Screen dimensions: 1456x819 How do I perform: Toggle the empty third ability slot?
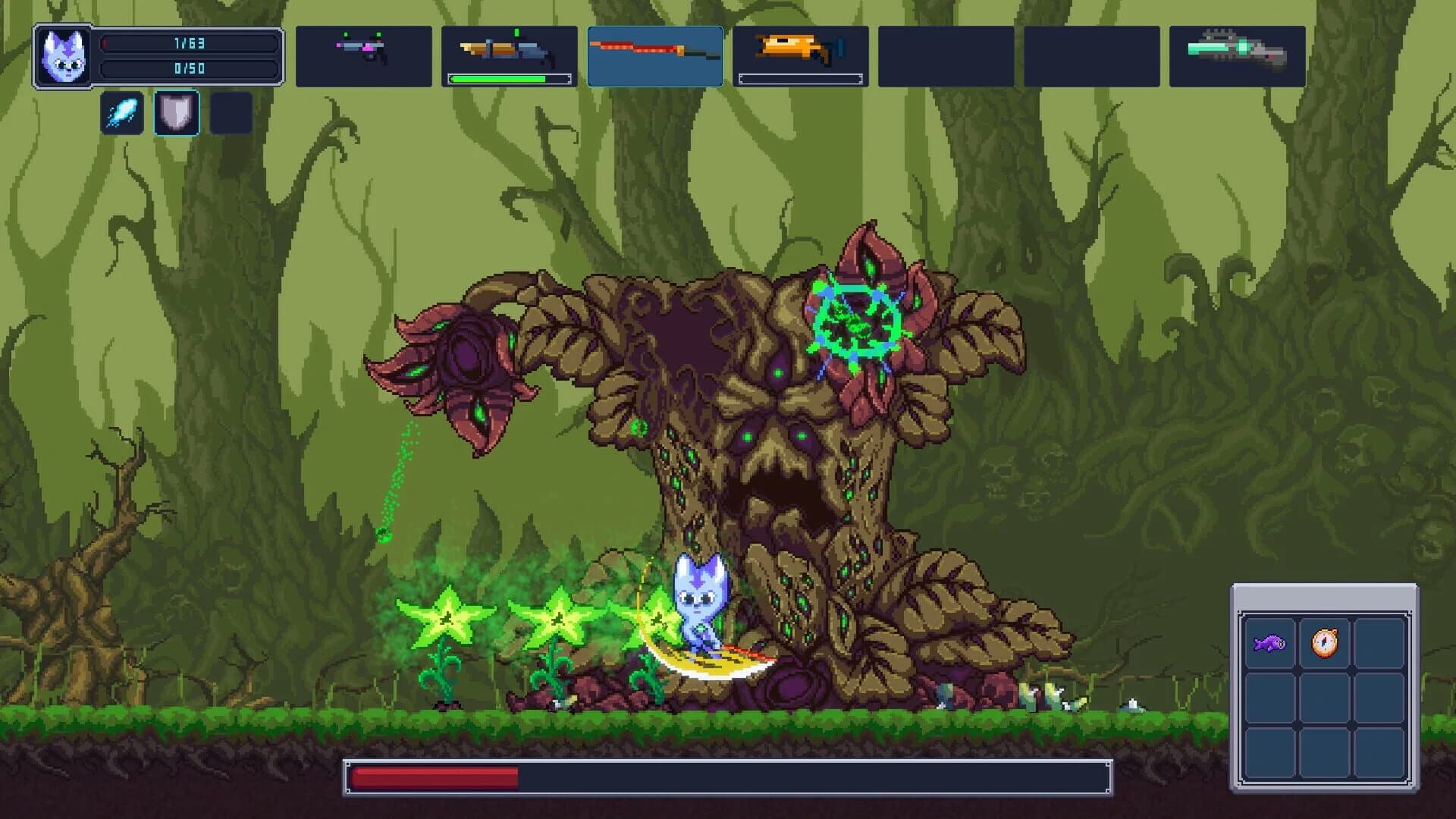(x=230, y=111)
